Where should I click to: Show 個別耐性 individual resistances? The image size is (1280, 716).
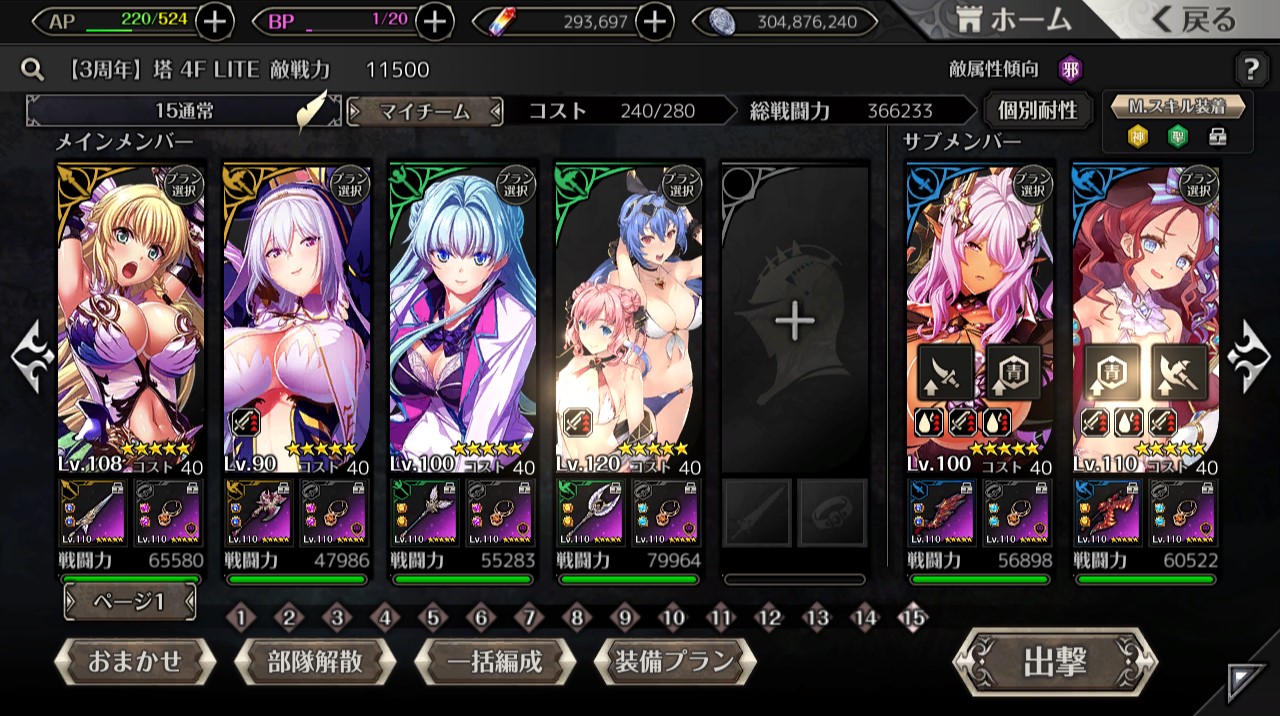(1038, 111)
